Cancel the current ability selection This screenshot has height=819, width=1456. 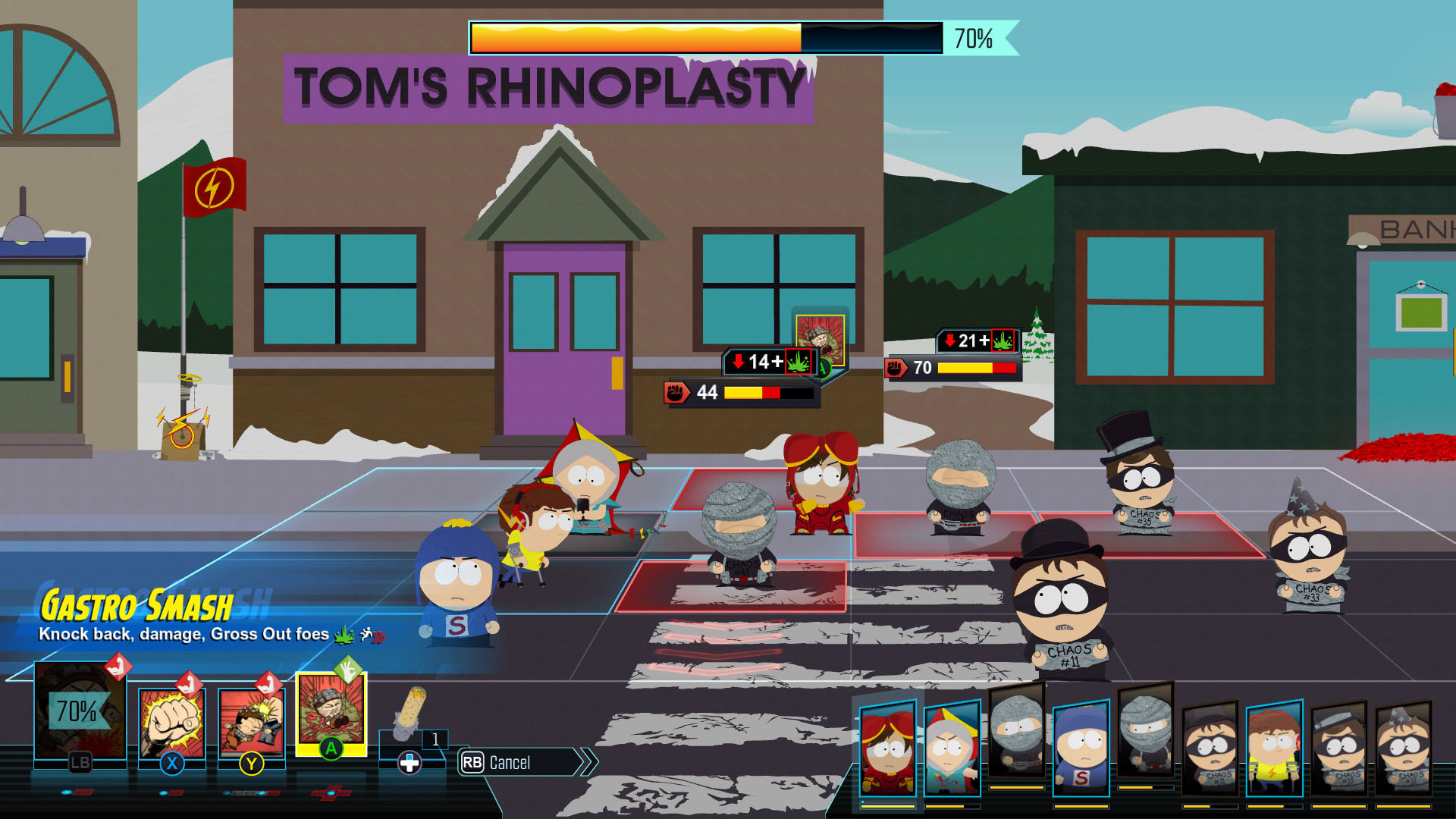pyautogui.click(x=519, y=762)
